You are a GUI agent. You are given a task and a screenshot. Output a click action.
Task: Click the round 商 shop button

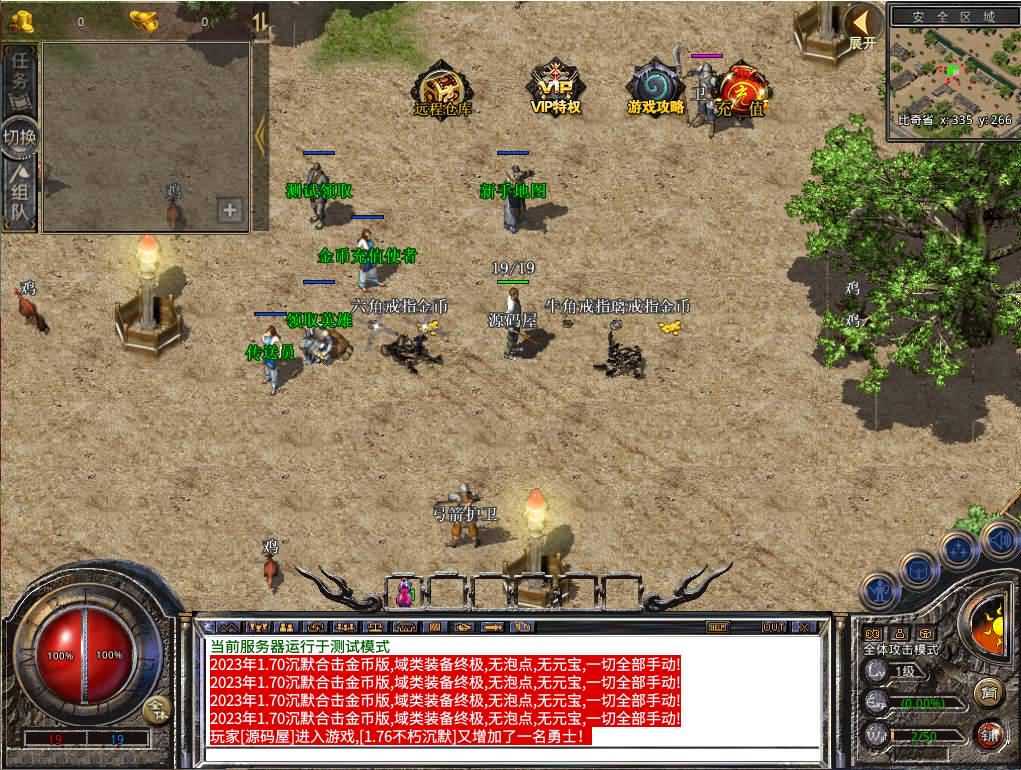coord(987,691)
